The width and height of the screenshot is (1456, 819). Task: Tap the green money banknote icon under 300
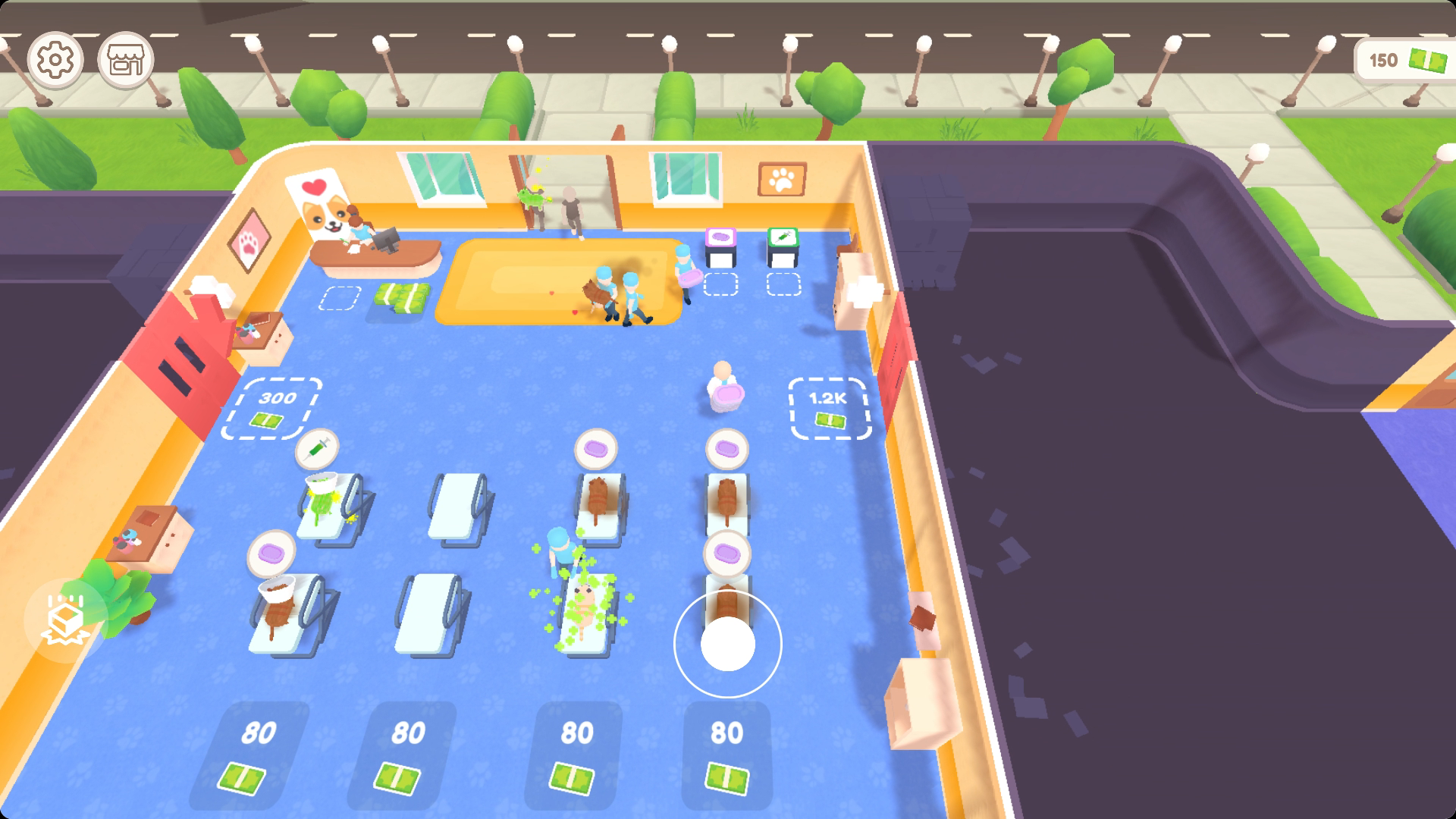[x=268, y=418]
